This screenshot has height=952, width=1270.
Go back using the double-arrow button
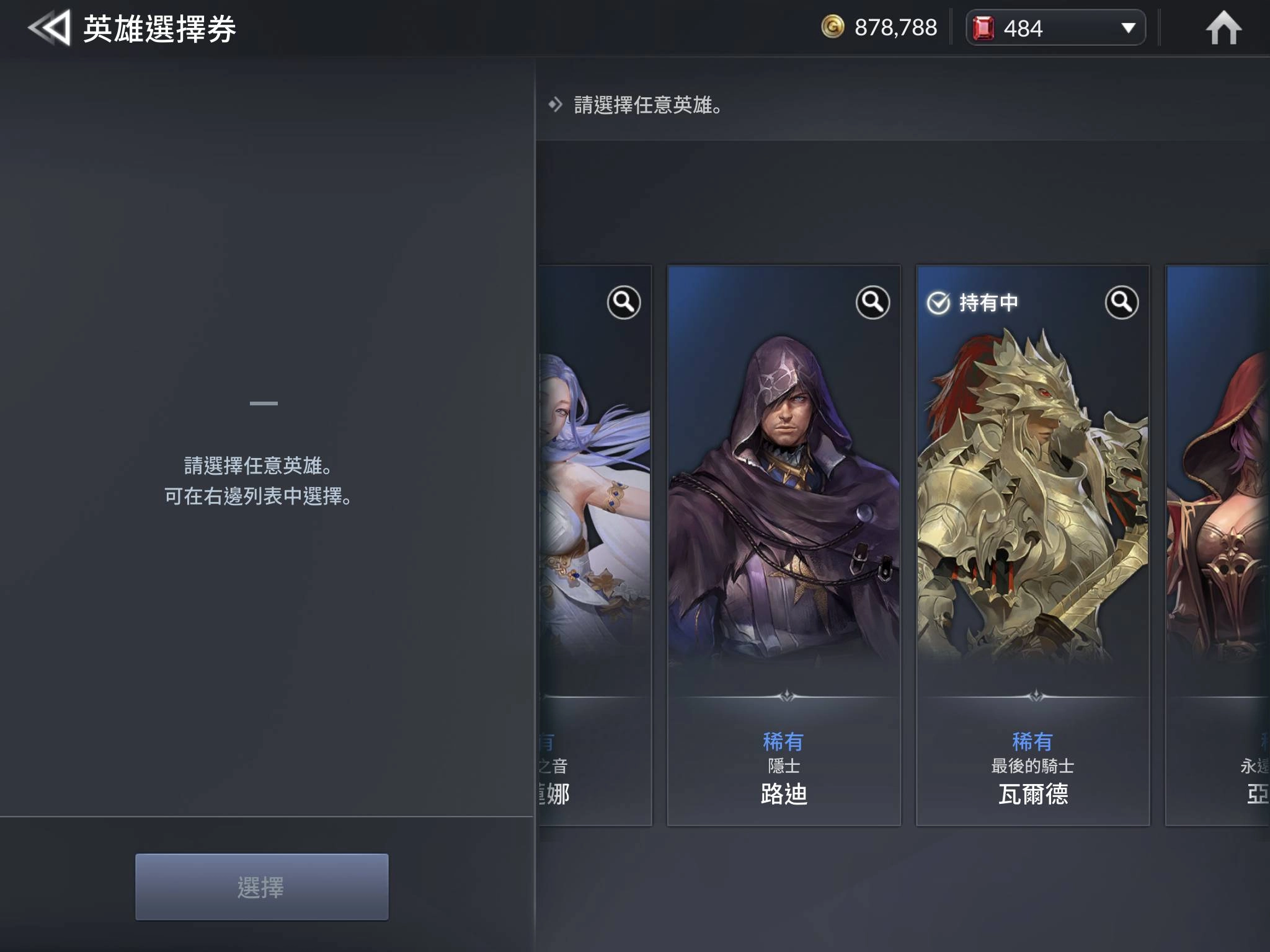(x=48, y=29)
